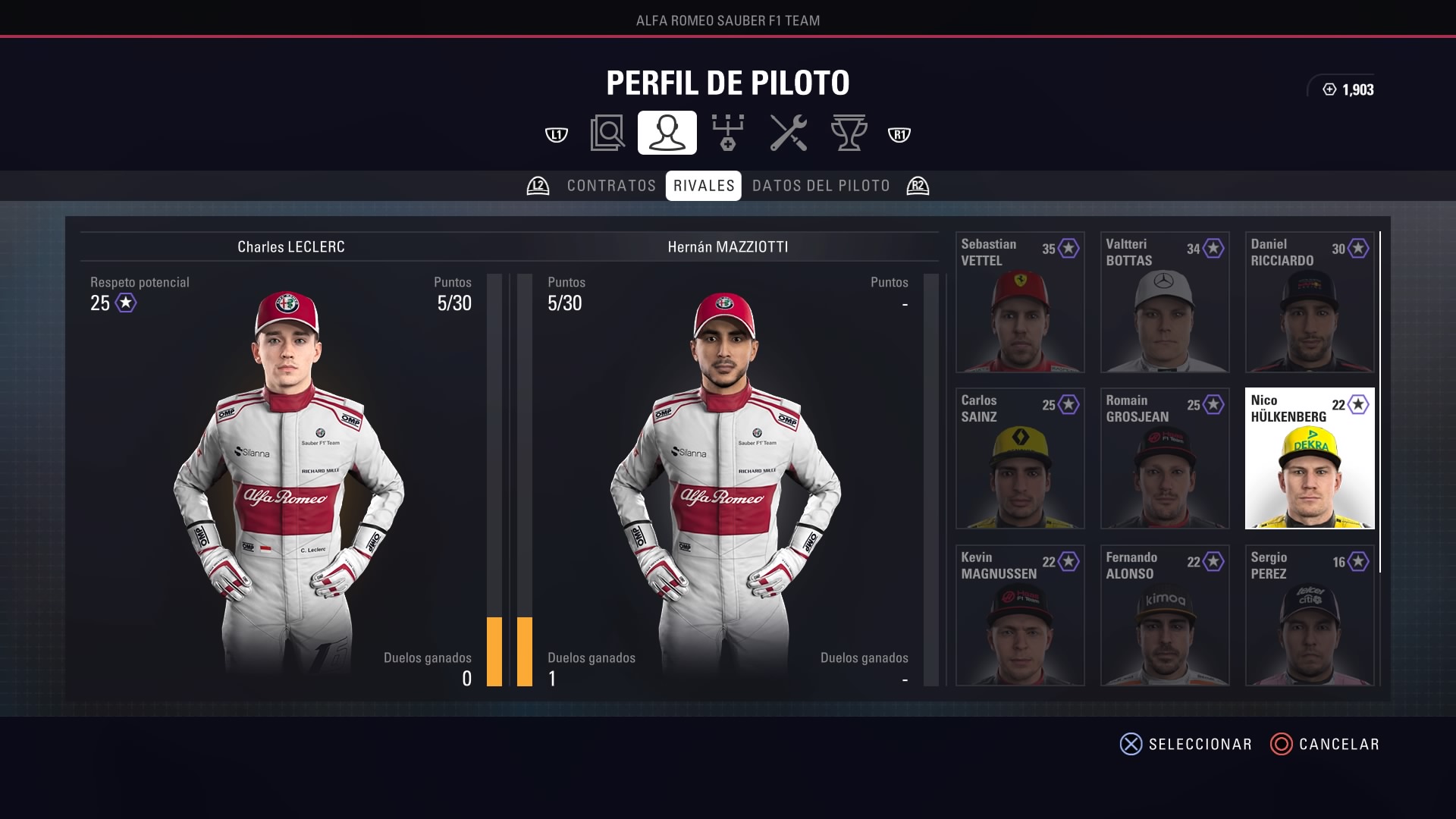Select Carlos Sainz rival card

[1020, 458]
